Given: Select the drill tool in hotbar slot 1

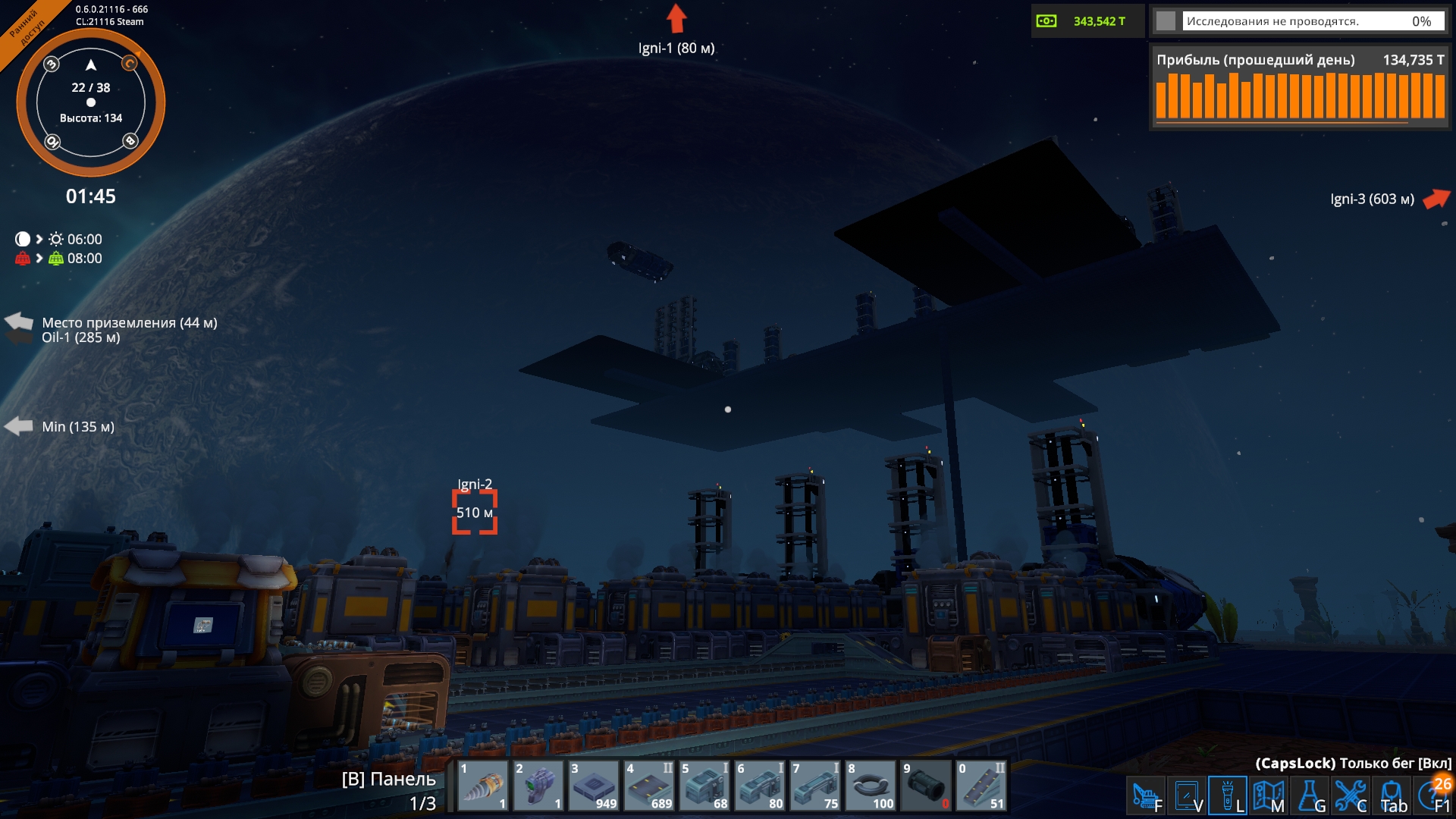Looking at the screenshot, I should tap(483, 786).
